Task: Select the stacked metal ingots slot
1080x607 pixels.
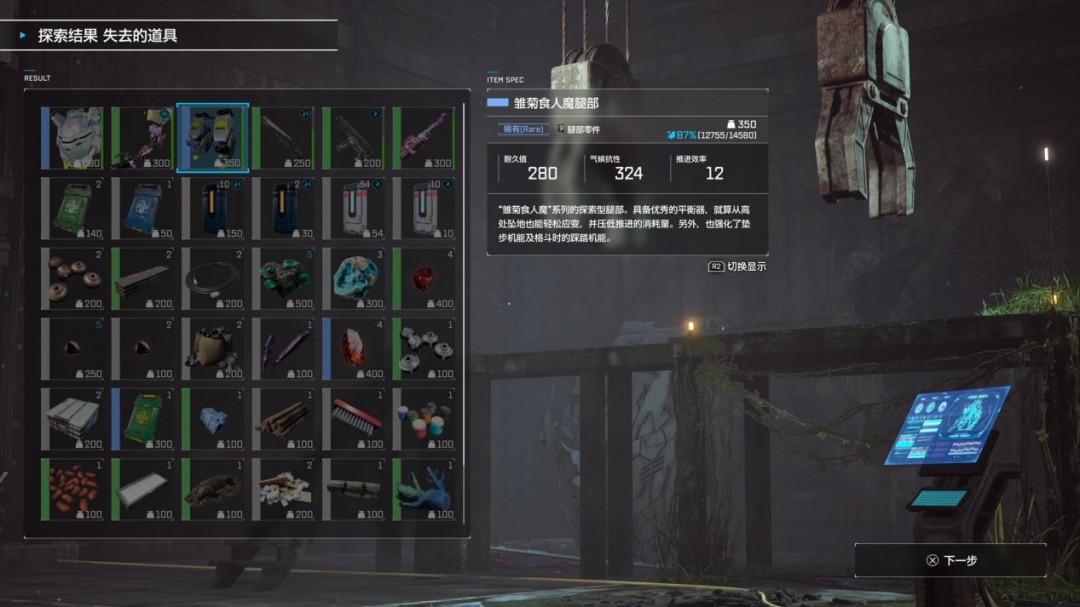Action: click(x=72, y=418)
